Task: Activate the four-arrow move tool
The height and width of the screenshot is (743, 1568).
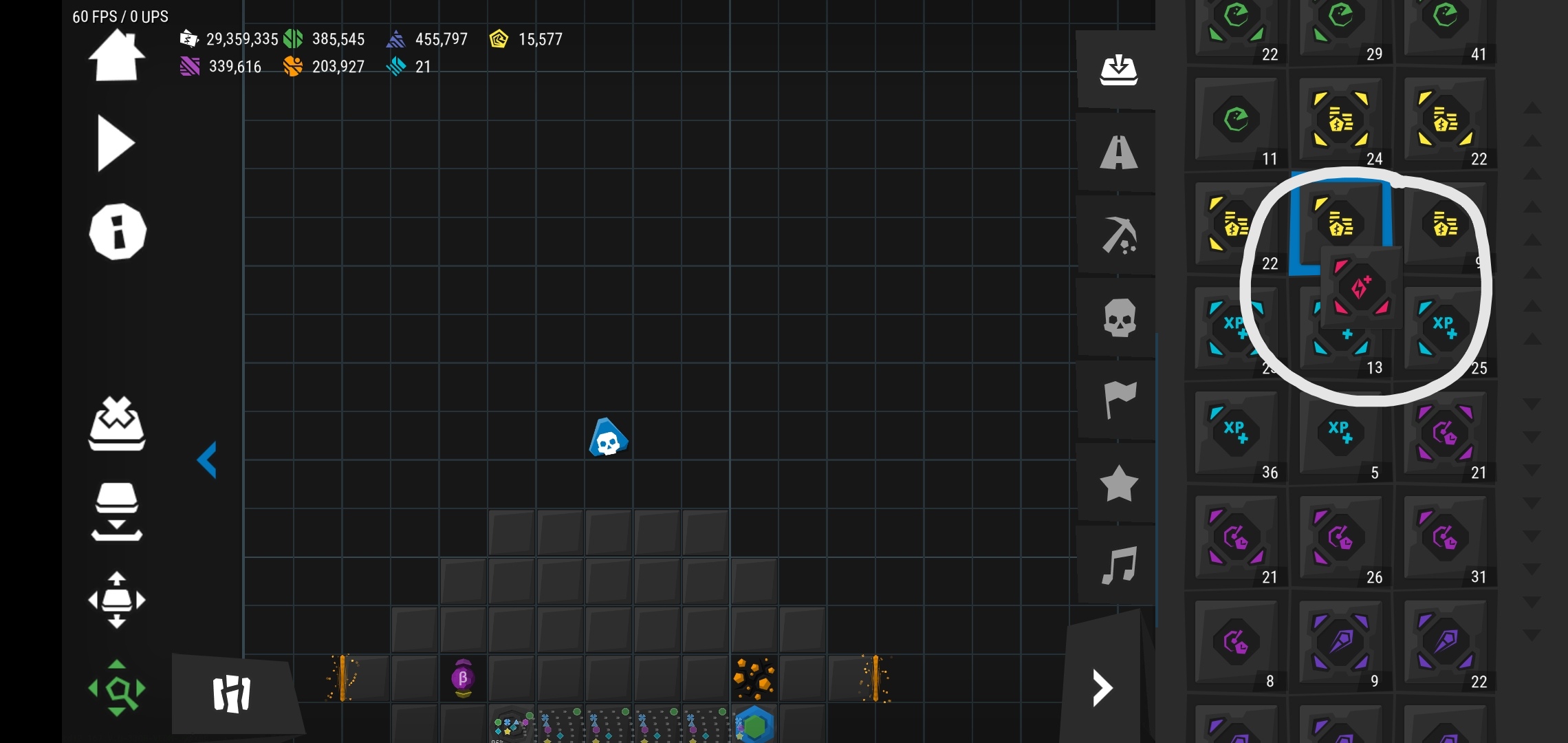Action: tap(117, 600)
